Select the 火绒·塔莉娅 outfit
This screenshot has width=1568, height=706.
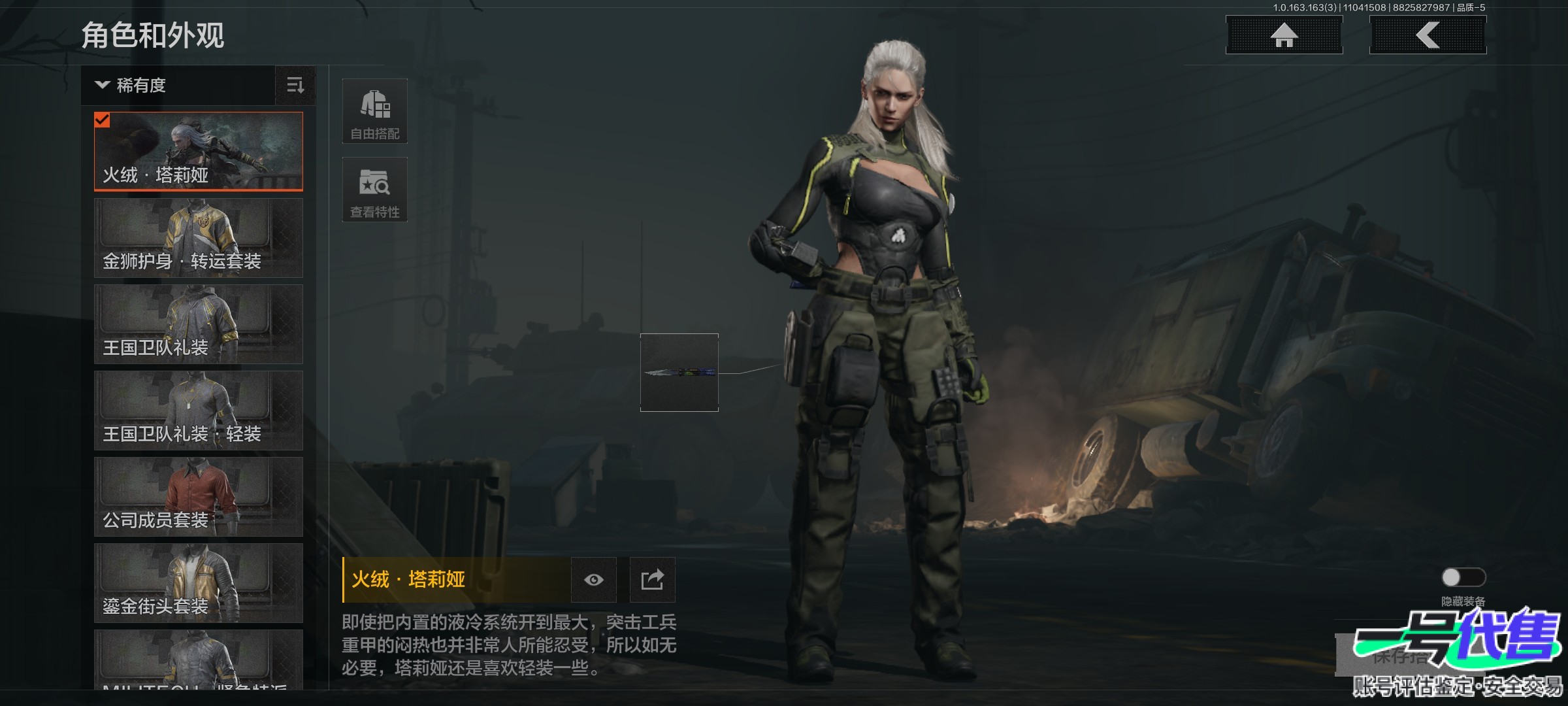tap(199, 151)
